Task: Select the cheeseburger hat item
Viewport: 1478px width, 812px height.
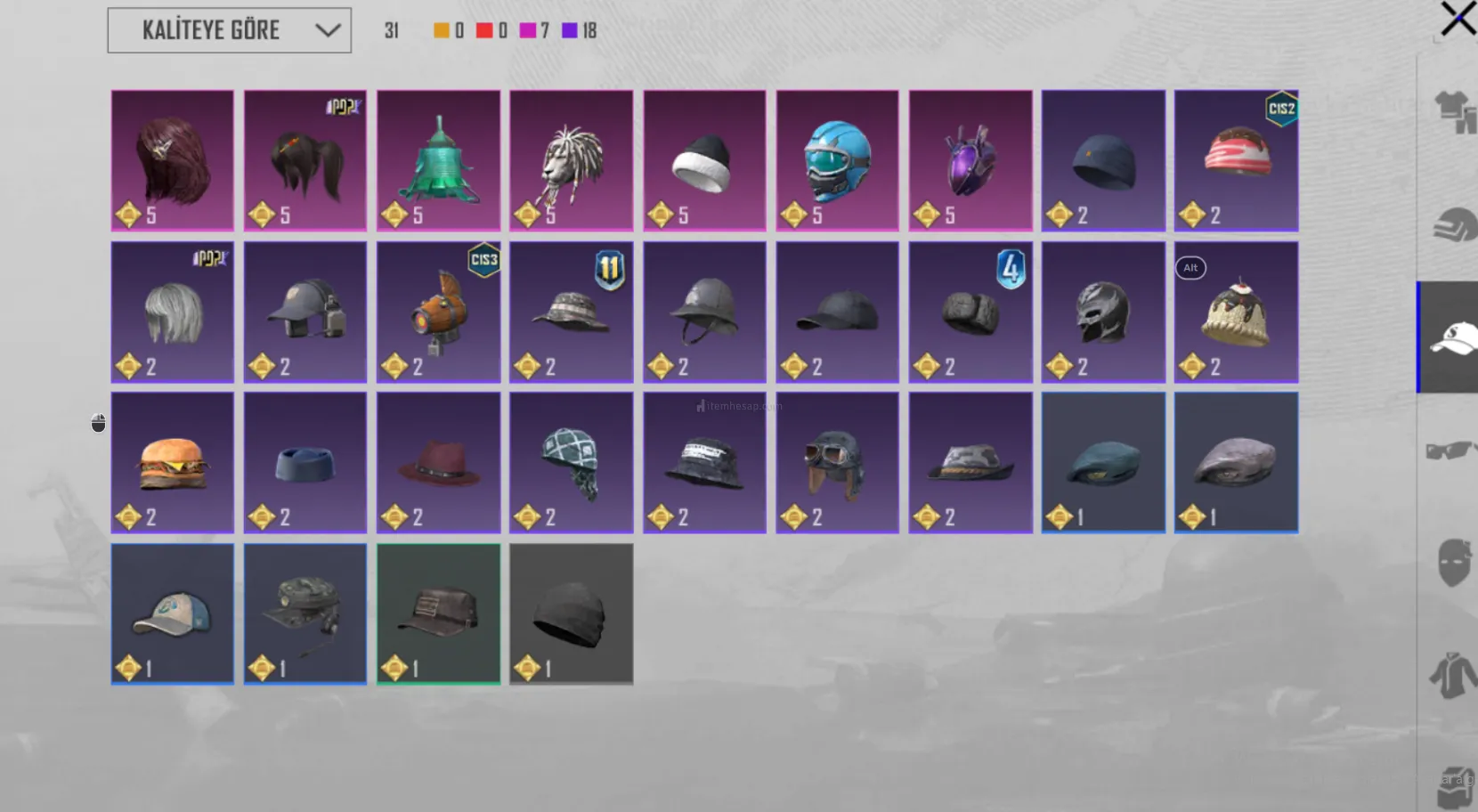Action: coord(173,463)
